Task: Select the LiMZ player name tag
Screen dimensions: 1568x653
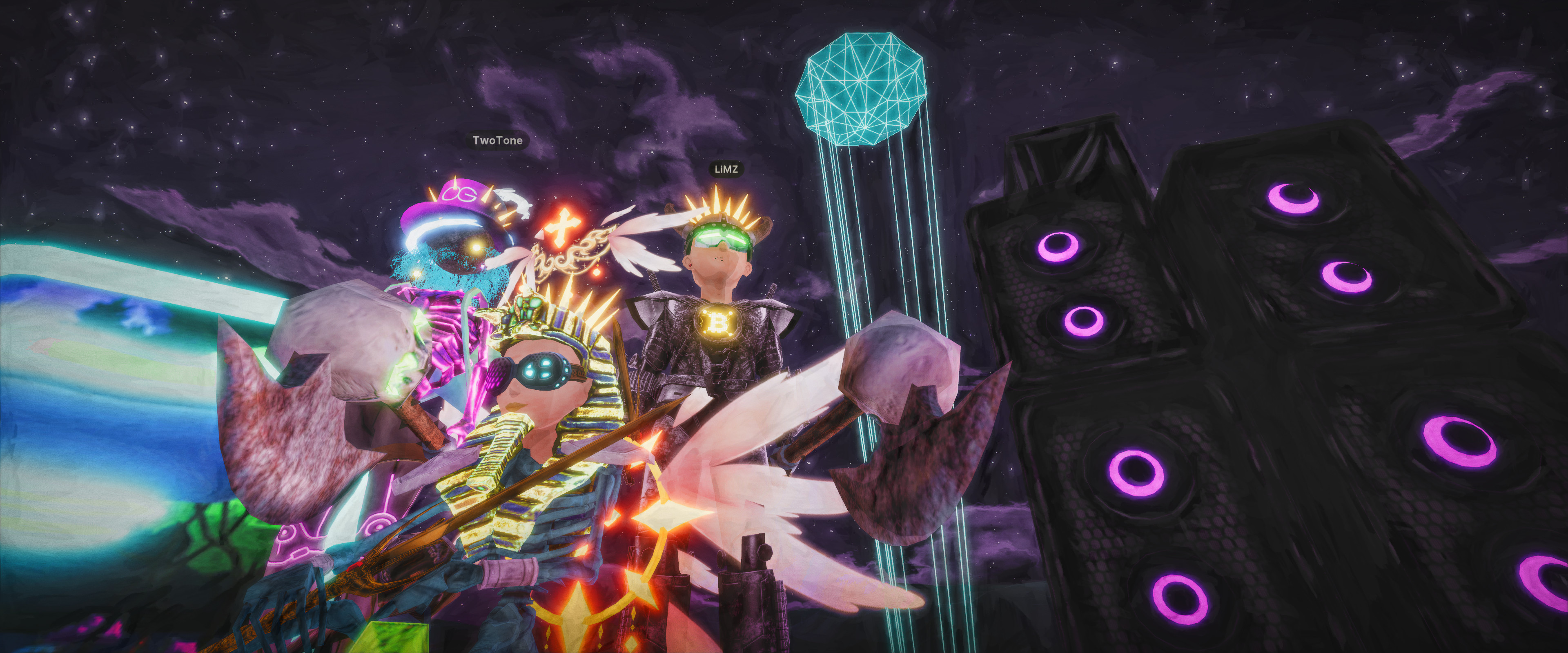Action: [x=726, y=169]
